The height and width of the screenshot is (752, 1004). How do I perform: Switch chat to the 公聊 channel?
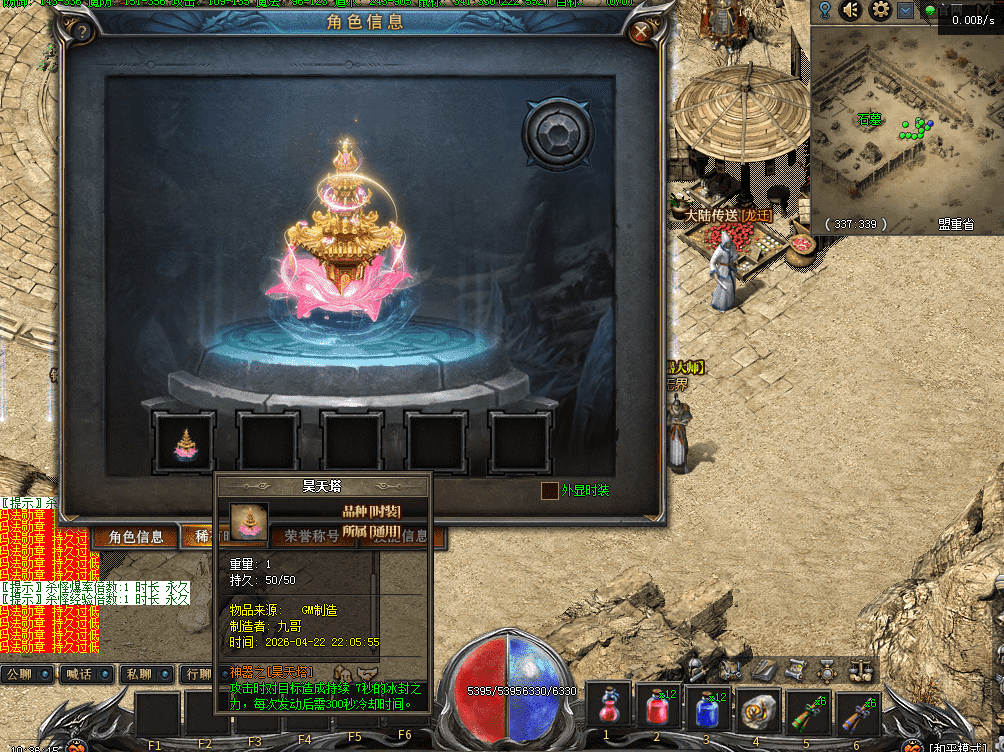click(x=27, y=674)
